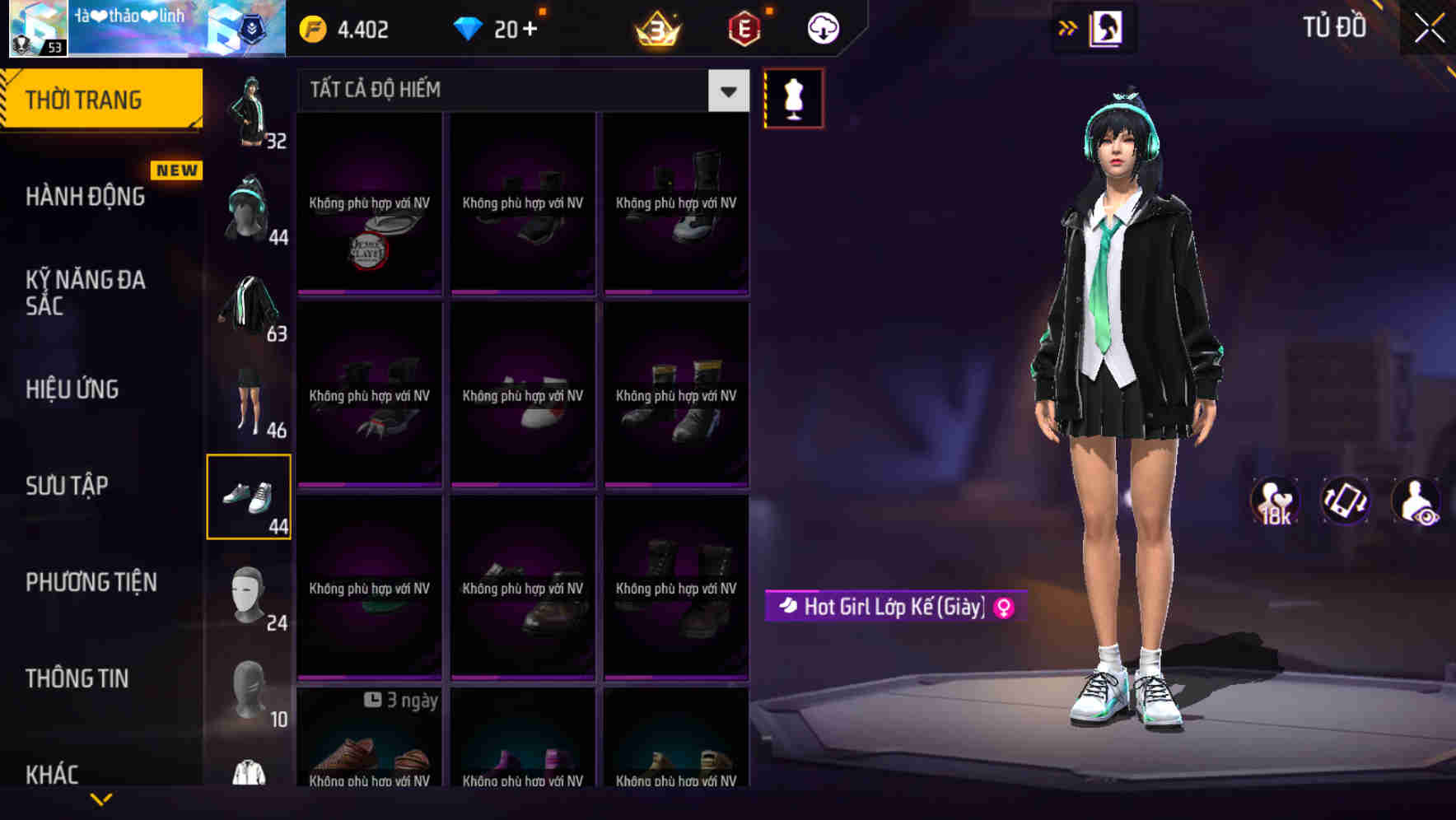1456x820 pixels.
Task: Open the character portrait icon top right
Action: (1104, 27)
